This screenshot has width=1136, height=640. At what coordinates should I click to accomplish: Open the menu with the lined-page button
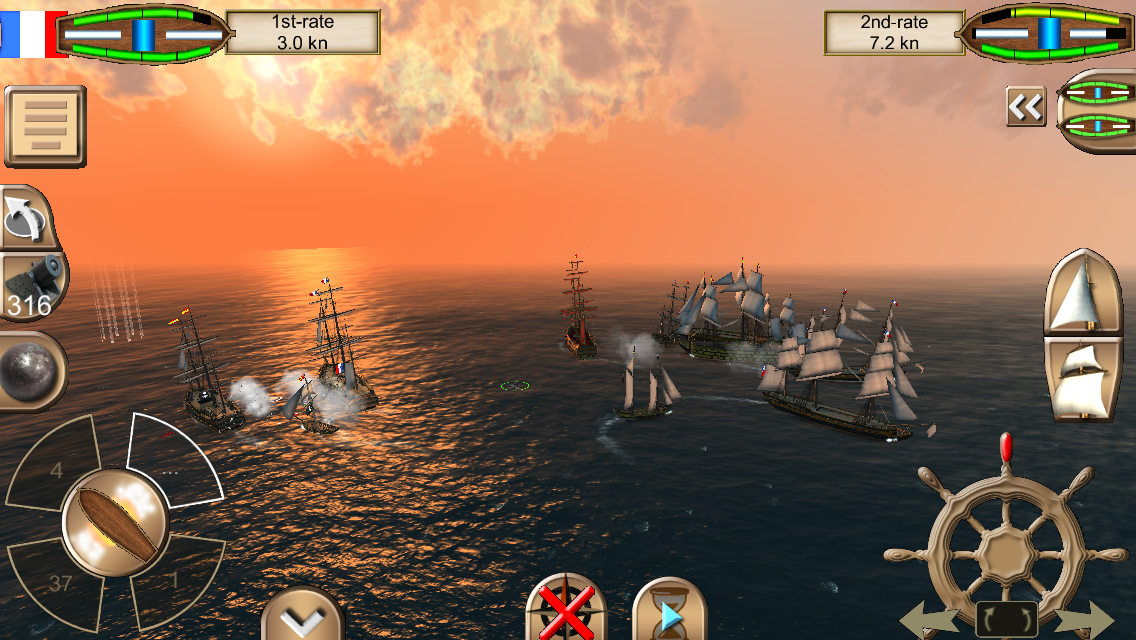click(x=45, y=126)
